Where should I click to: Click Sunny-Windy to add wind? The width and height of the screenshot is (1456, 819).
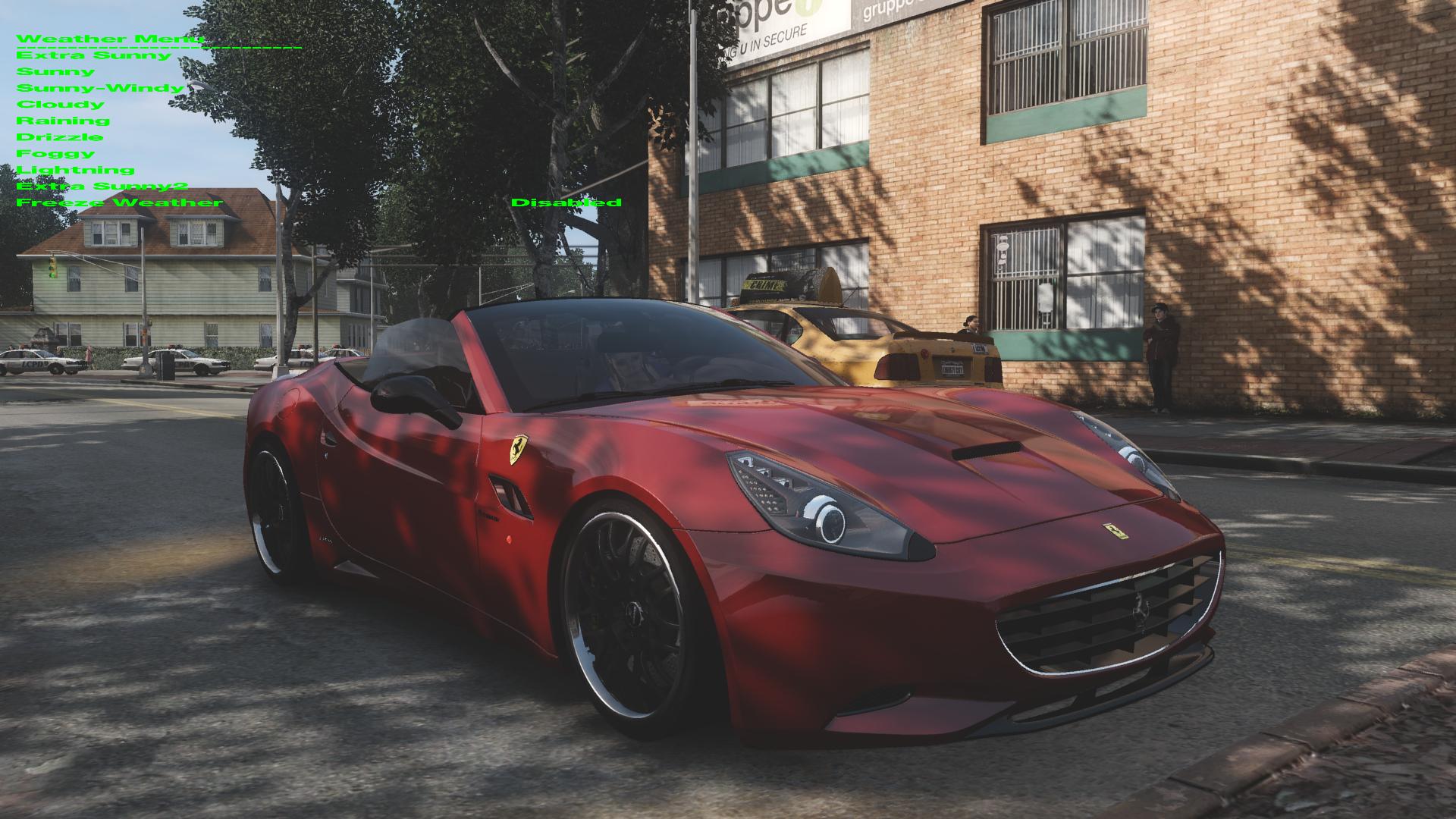[99, 87]
